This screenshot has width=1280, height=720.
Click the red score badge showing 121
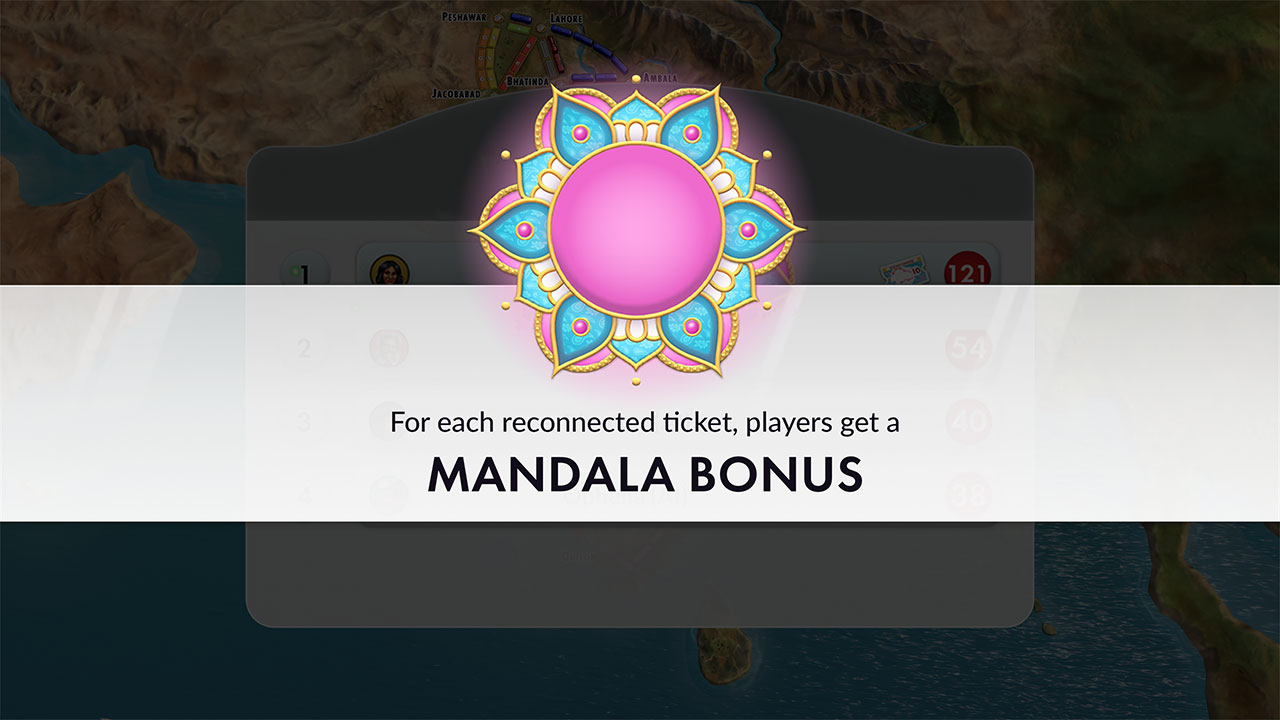tap(967, 268)
